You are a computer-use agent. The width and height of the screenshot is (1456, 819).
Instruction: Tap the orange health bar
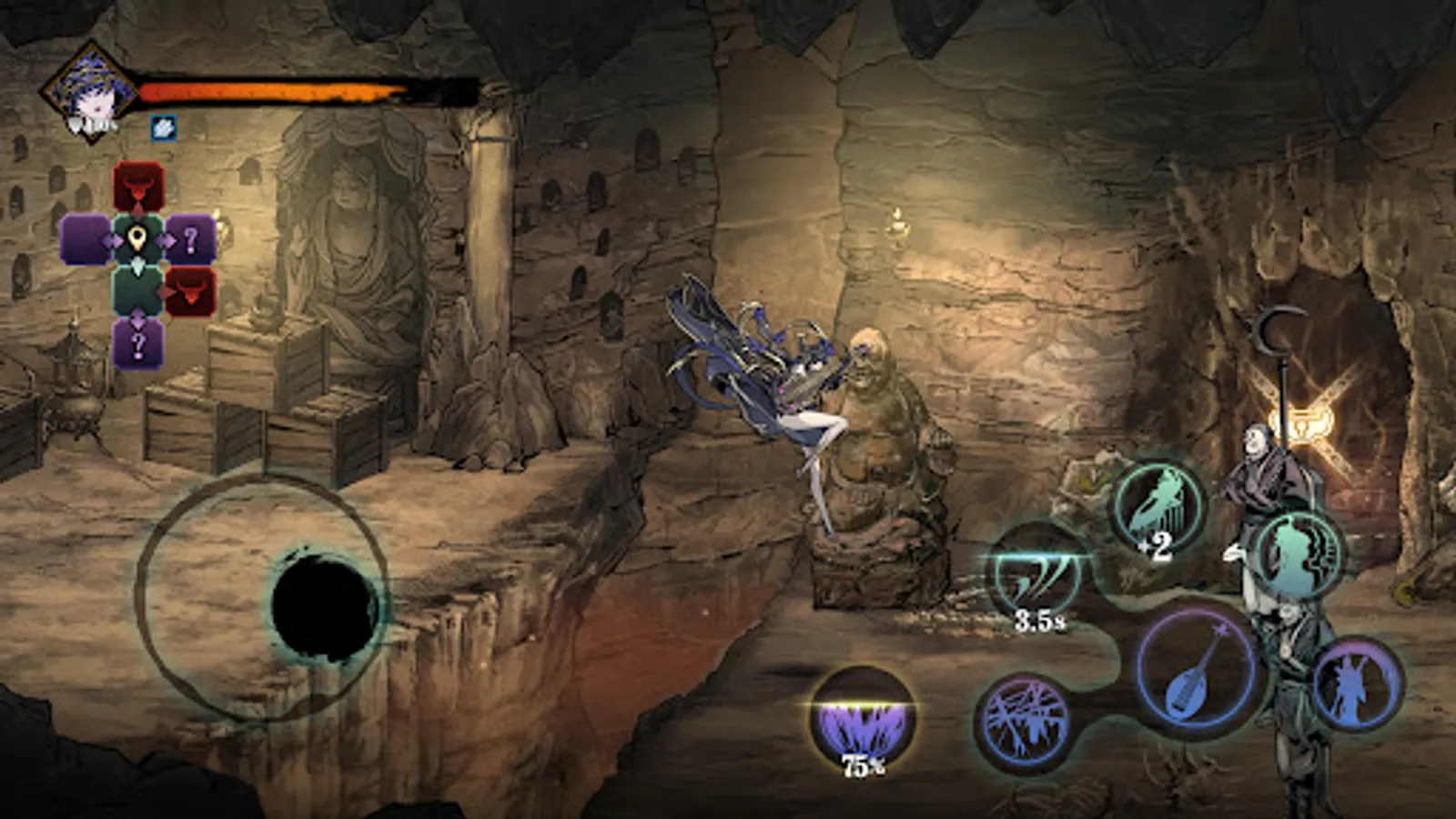click(x=273, y=89)
